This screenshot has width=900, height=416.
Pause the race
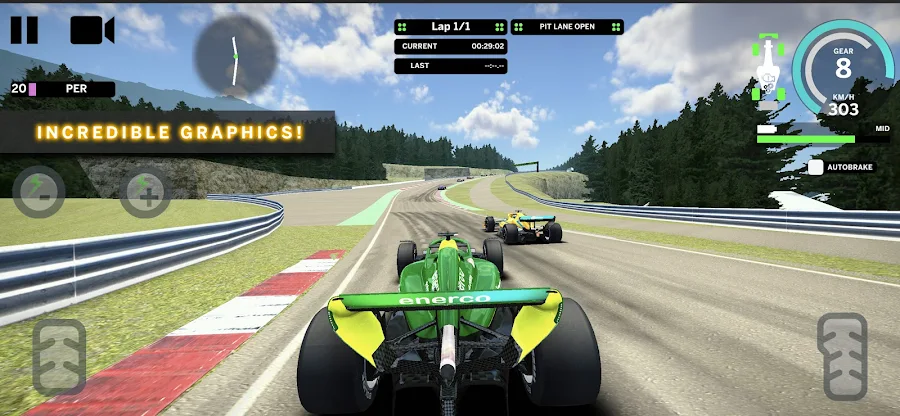[x=23, y=29]
